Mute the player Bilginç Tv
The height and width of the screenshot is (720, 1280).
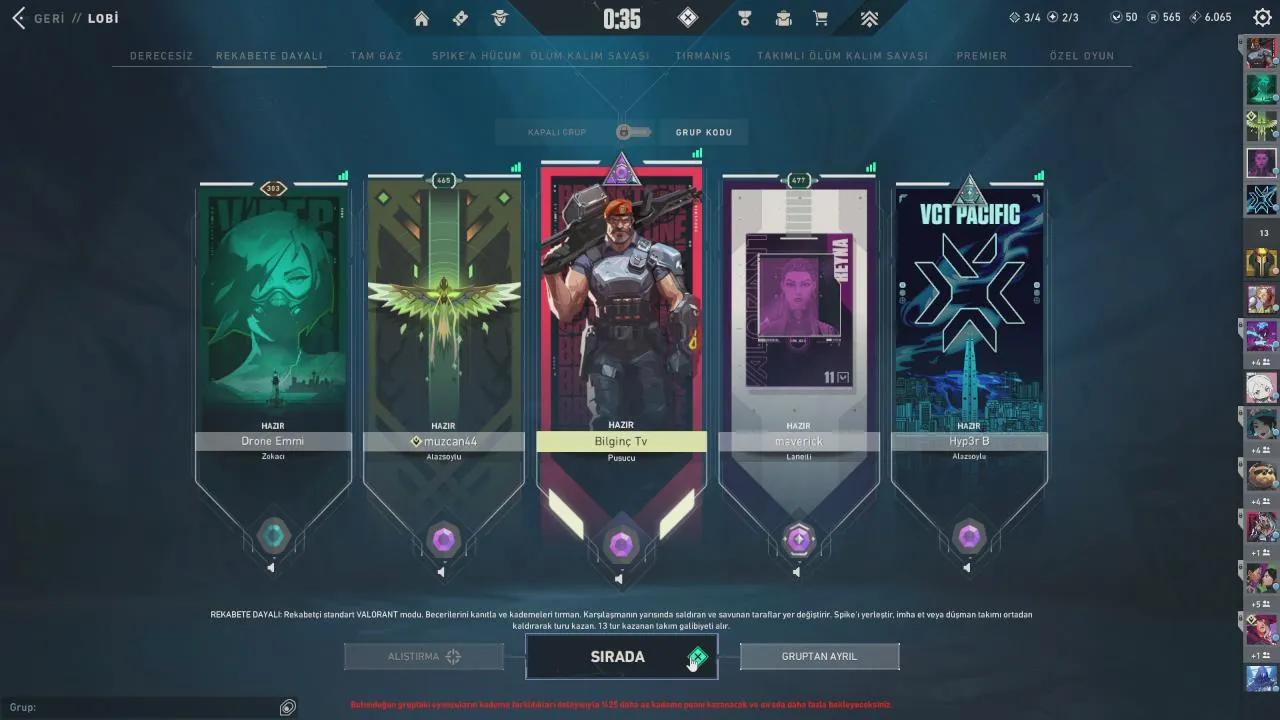[620, 577]
